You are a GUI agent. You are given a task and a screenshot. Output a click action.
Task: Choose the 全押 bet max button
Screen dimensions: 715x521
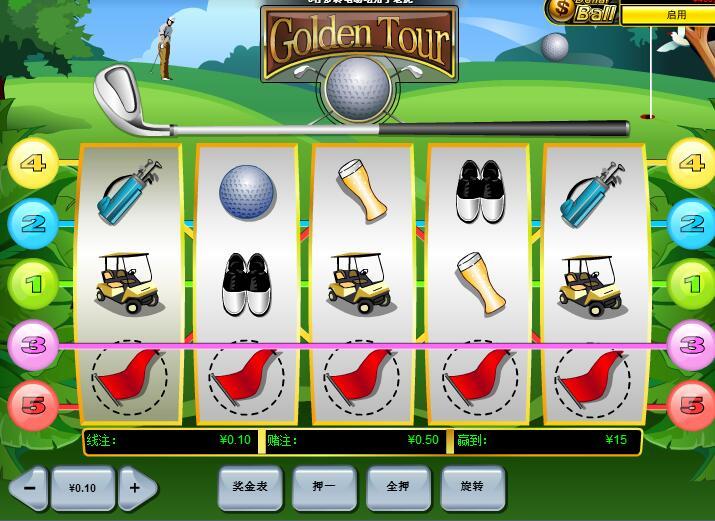398,487
